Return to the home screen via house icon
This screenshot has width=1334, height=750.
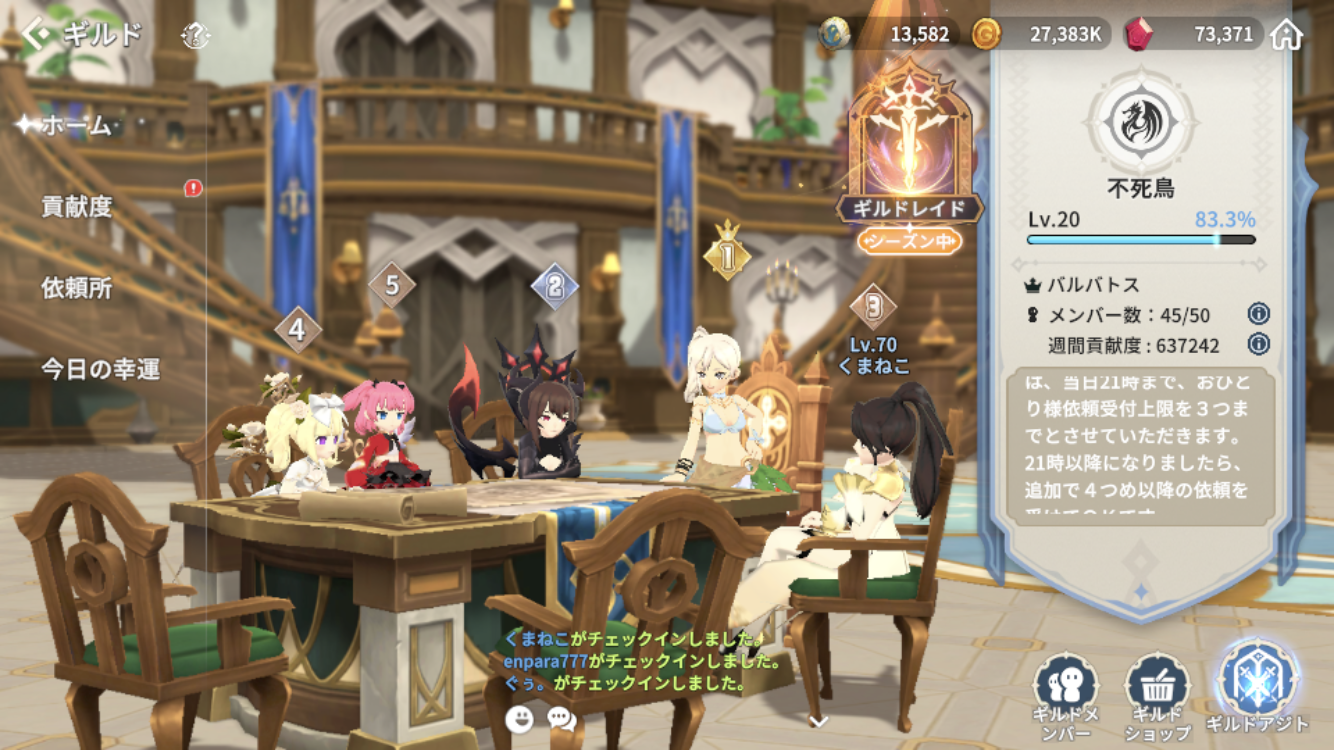[1287, 35]
